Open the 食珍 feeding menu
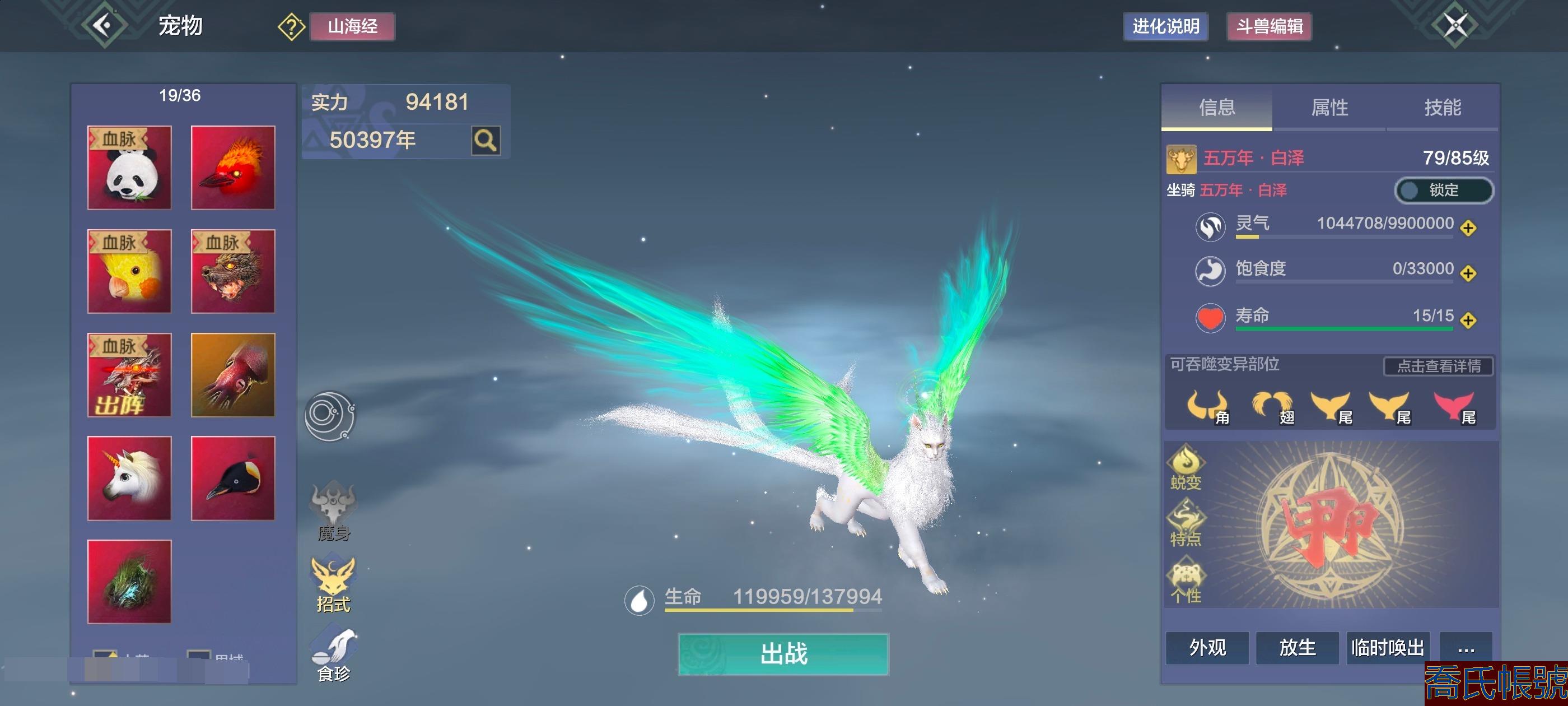This screenshot has width=1568, height=706. click(x=333, y=655)
